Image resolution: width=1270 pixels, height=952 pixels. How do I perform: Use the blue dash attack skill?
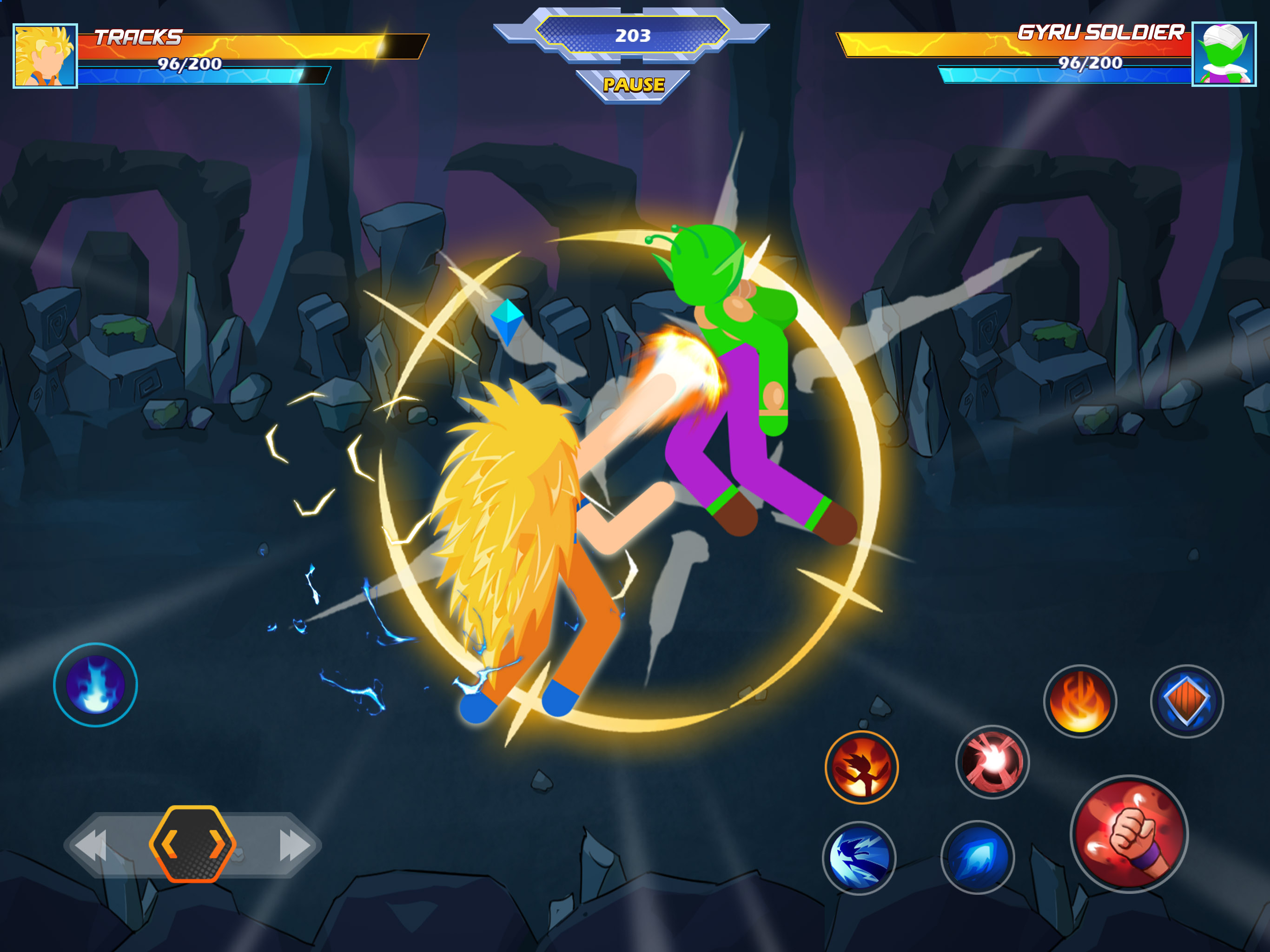coord(859,858)
